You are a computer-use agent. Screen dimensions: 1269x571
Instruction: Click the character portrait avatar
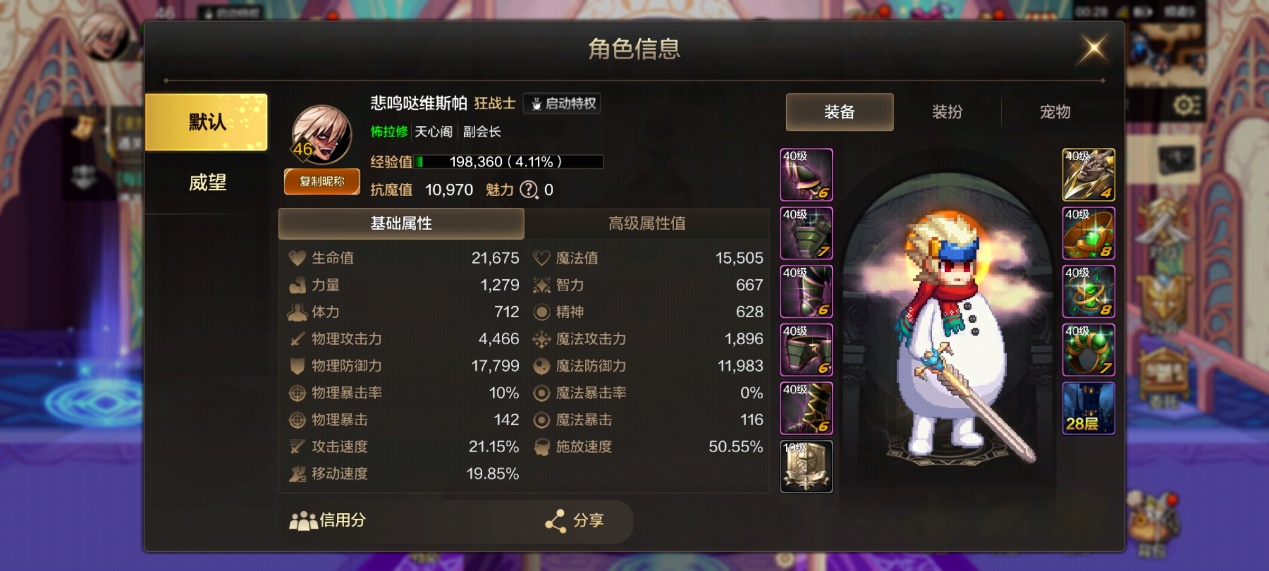pyautogui.click(x=322, y=134)
